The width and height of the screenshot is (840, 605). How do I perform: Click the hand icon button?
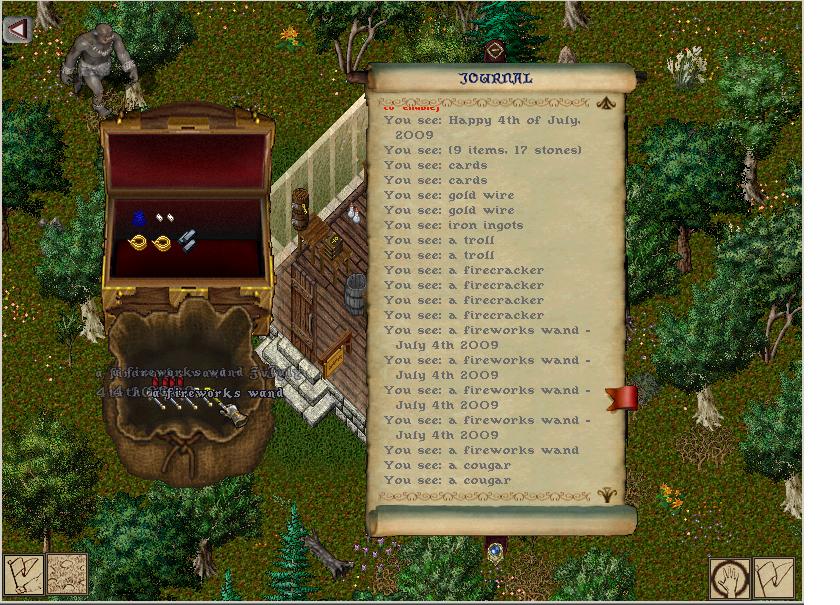pyautogui.click(x=730, y=578)
